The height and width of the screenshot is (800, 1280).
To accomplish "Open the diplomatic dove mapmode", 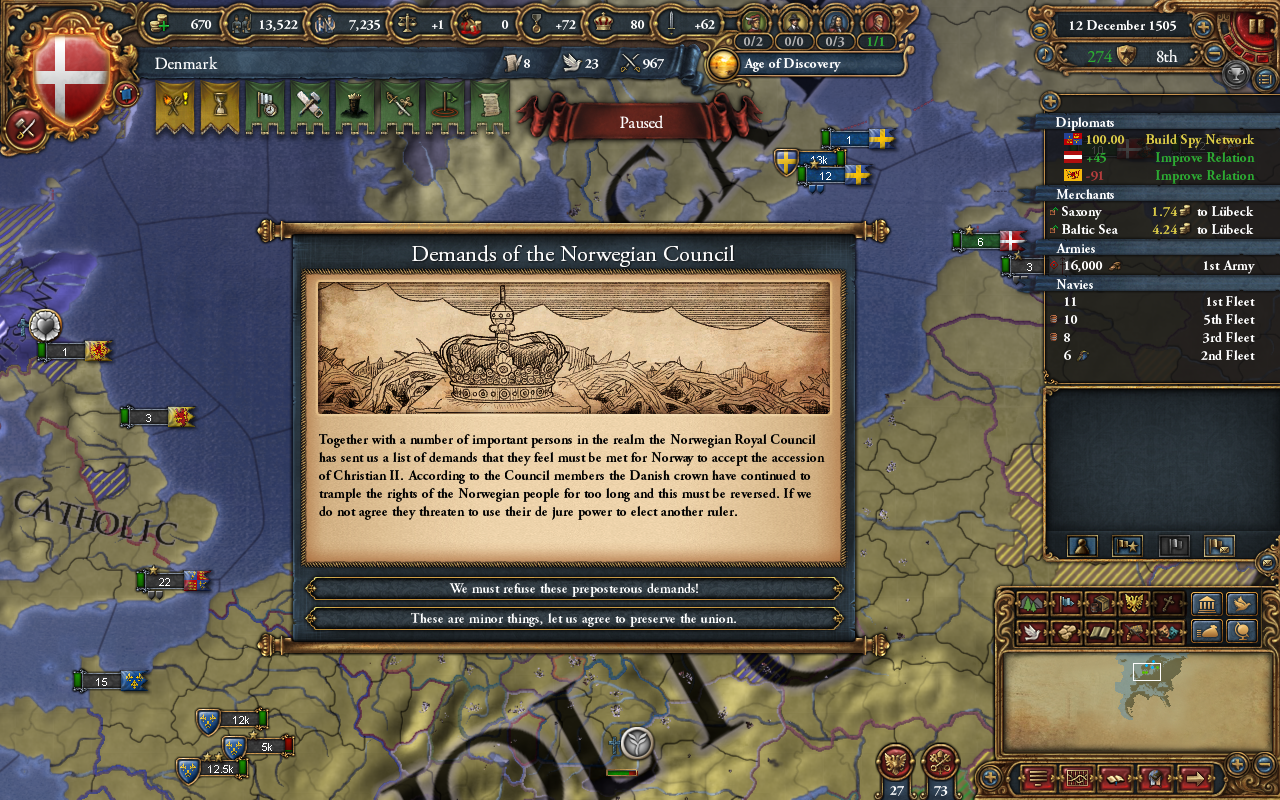I will click(x=1032, y=632).
